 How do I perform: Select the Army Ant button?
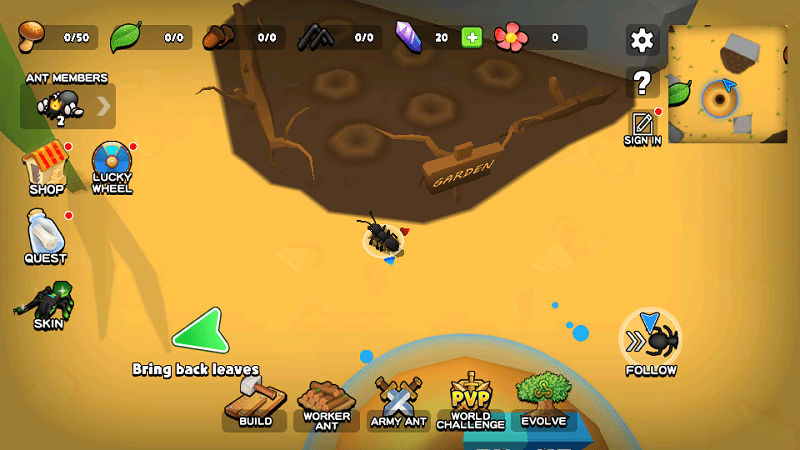pos(398,406)
